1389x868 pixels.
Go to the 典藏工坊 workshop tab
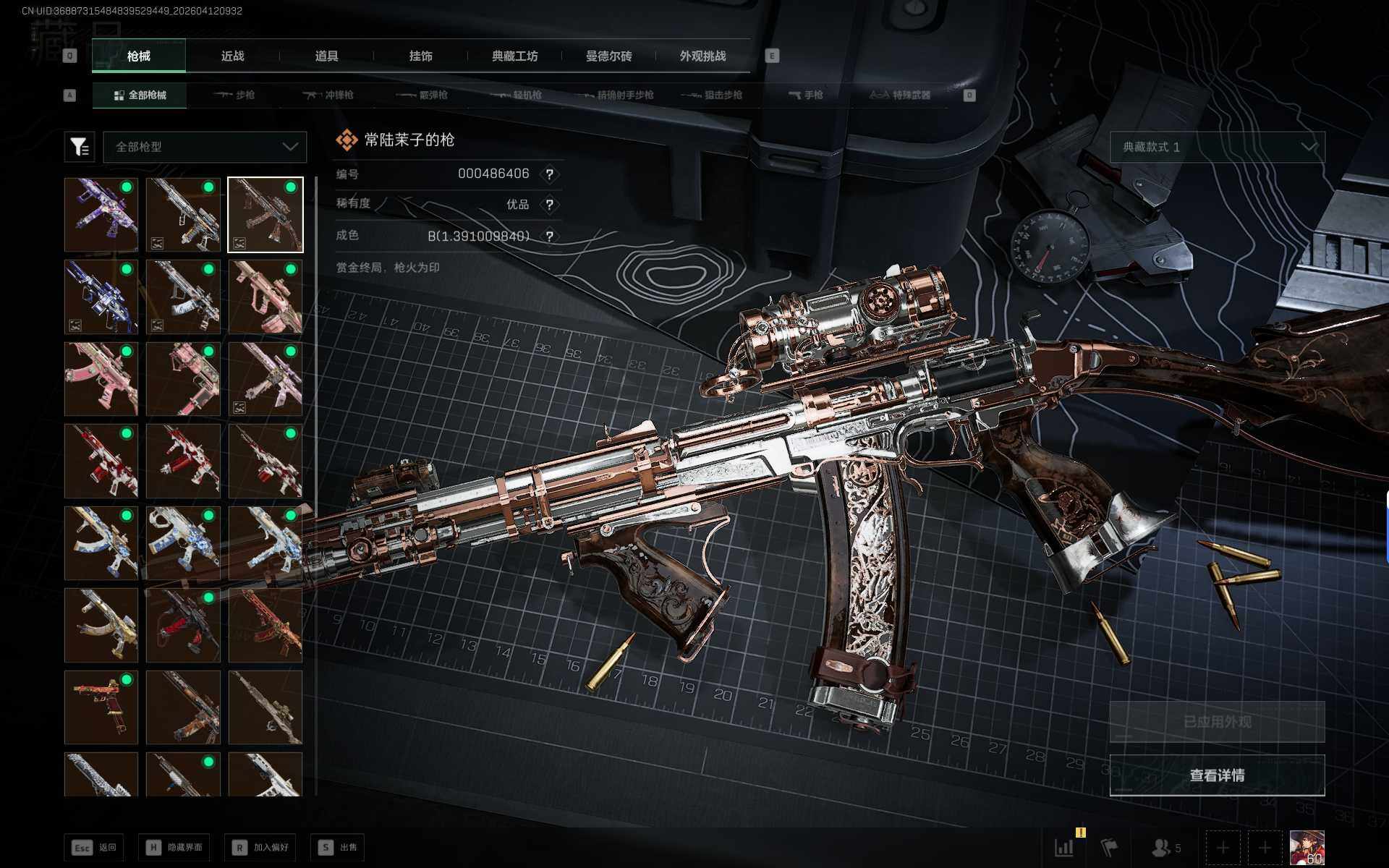click(514, 56)
